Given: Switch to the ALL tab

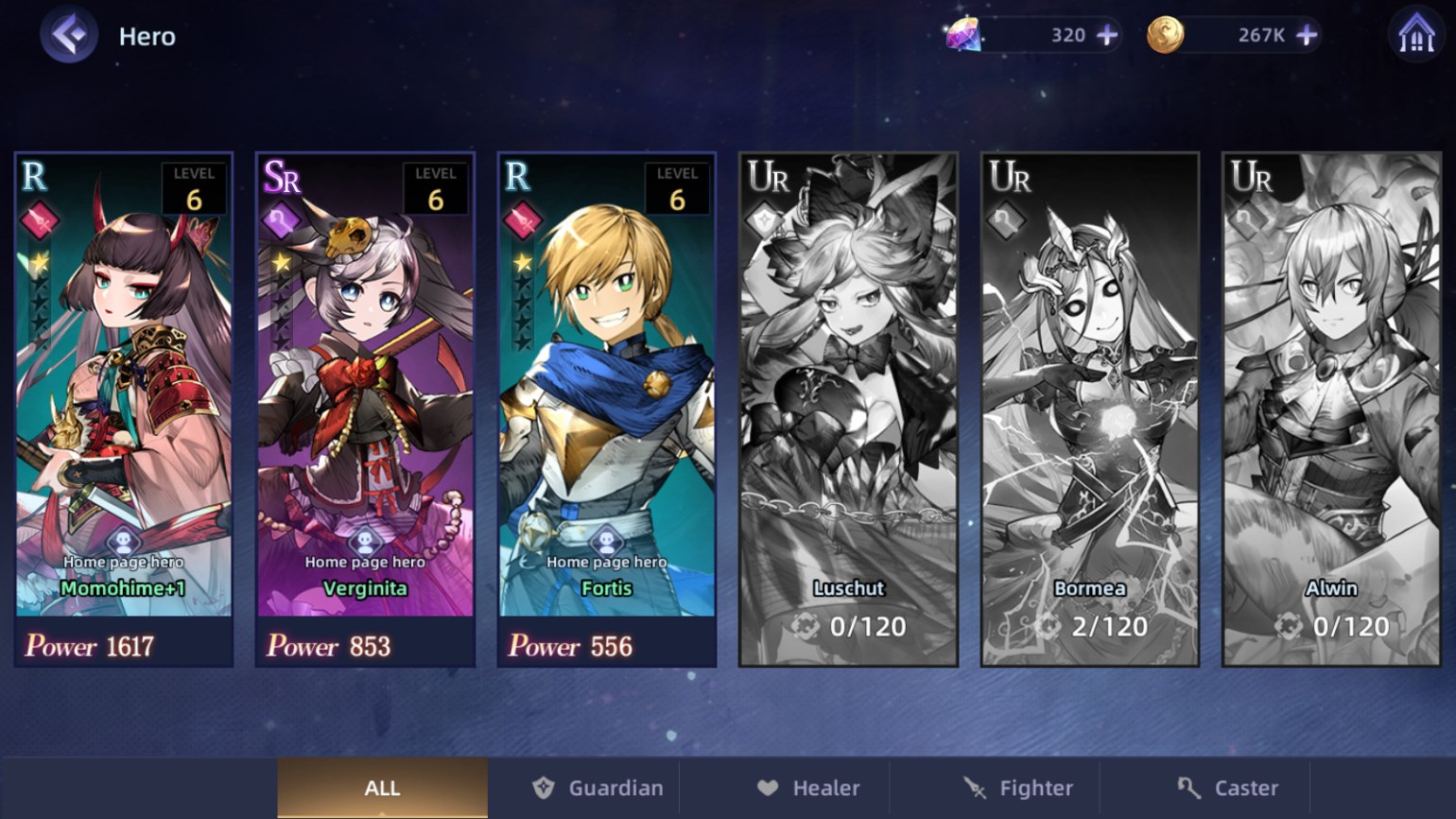Looking at the screenshot, I should click(x=382, y=787).
